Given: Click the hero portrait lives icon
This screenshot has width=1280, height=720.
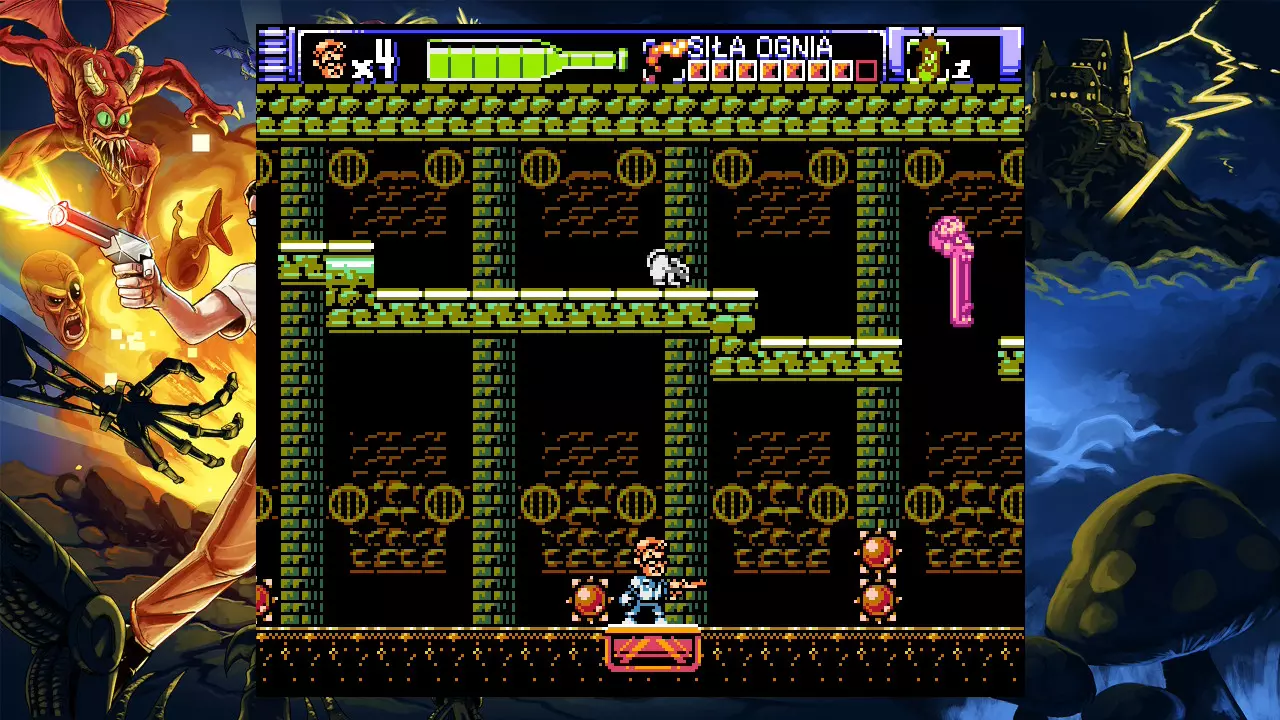Looking at the screenshot, I should tap(329, 59).
